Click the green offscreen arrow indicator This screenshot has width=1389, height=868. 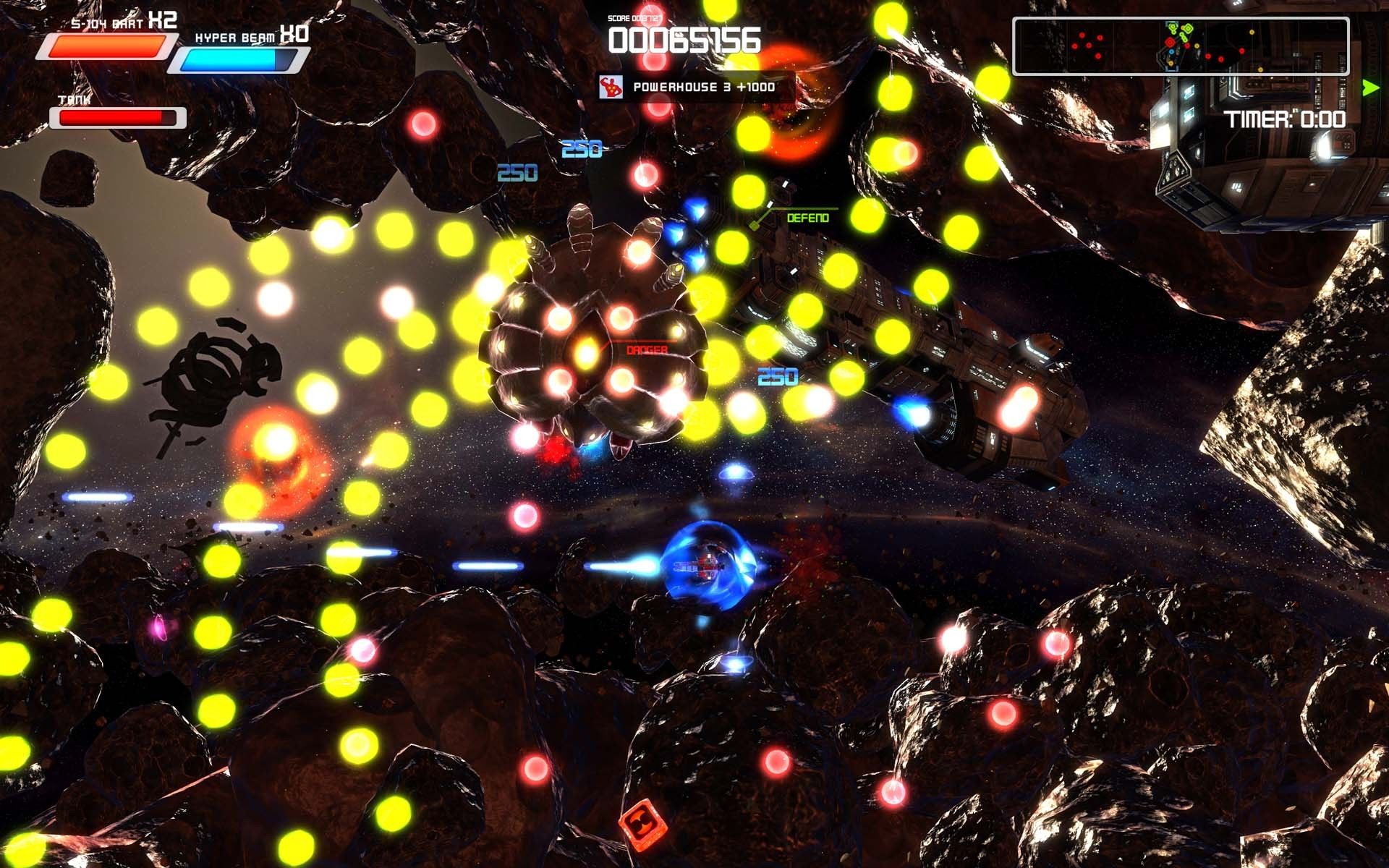tap(1369, 88)
